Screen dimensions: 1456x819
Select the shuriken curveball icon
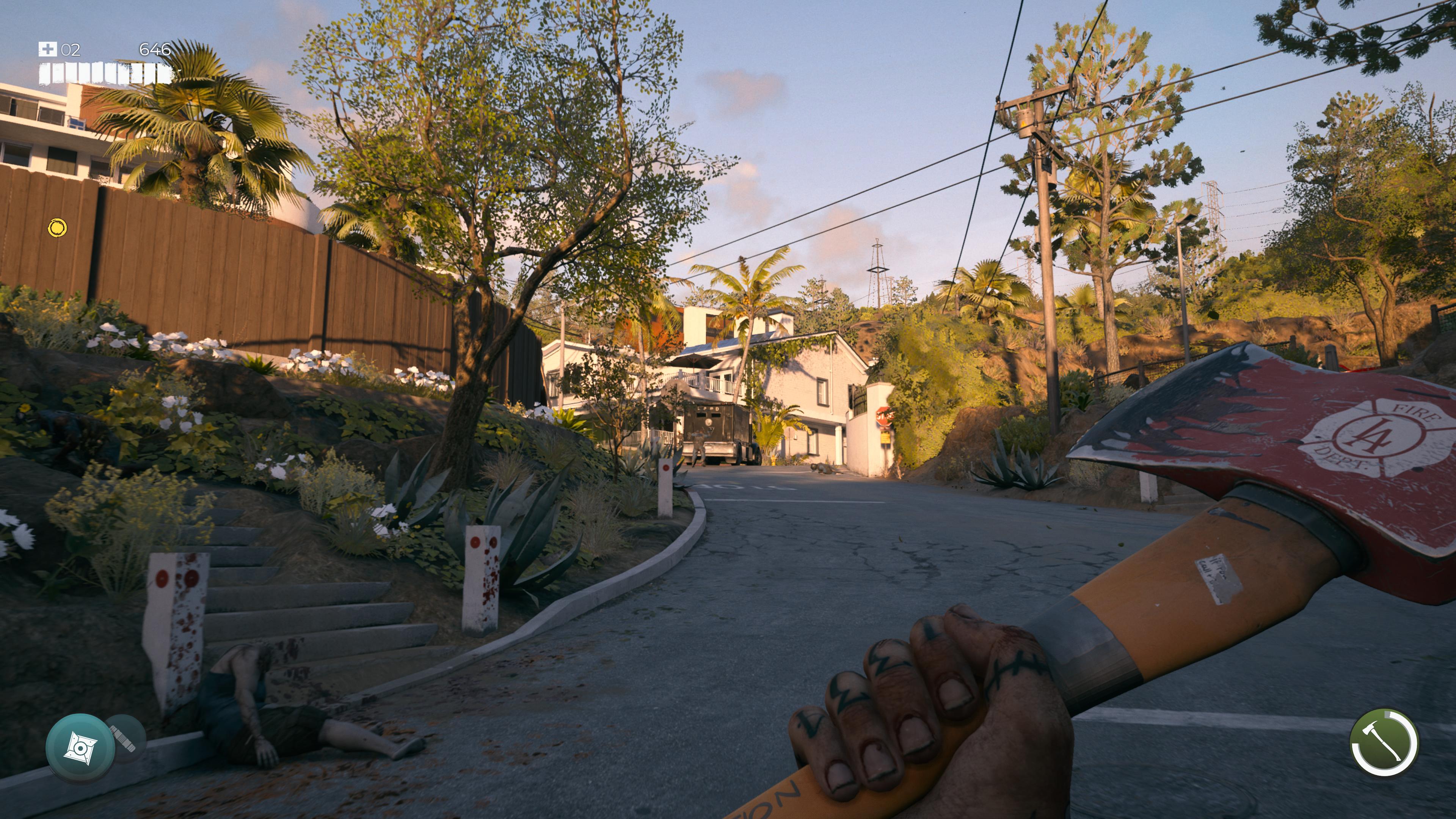coord(80,748)
